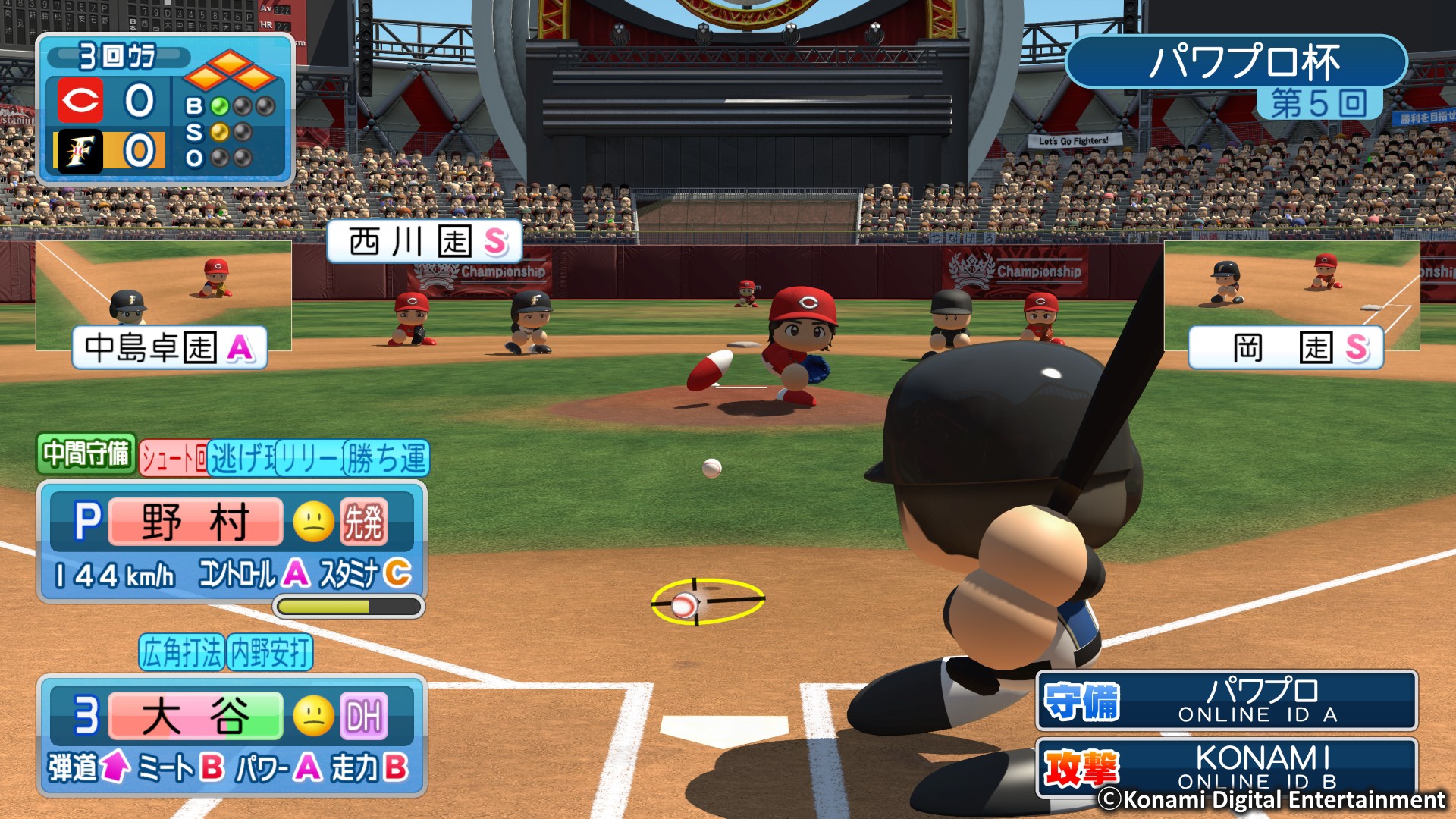Choose the 内野安打 batter ability tag

(270, 653)
